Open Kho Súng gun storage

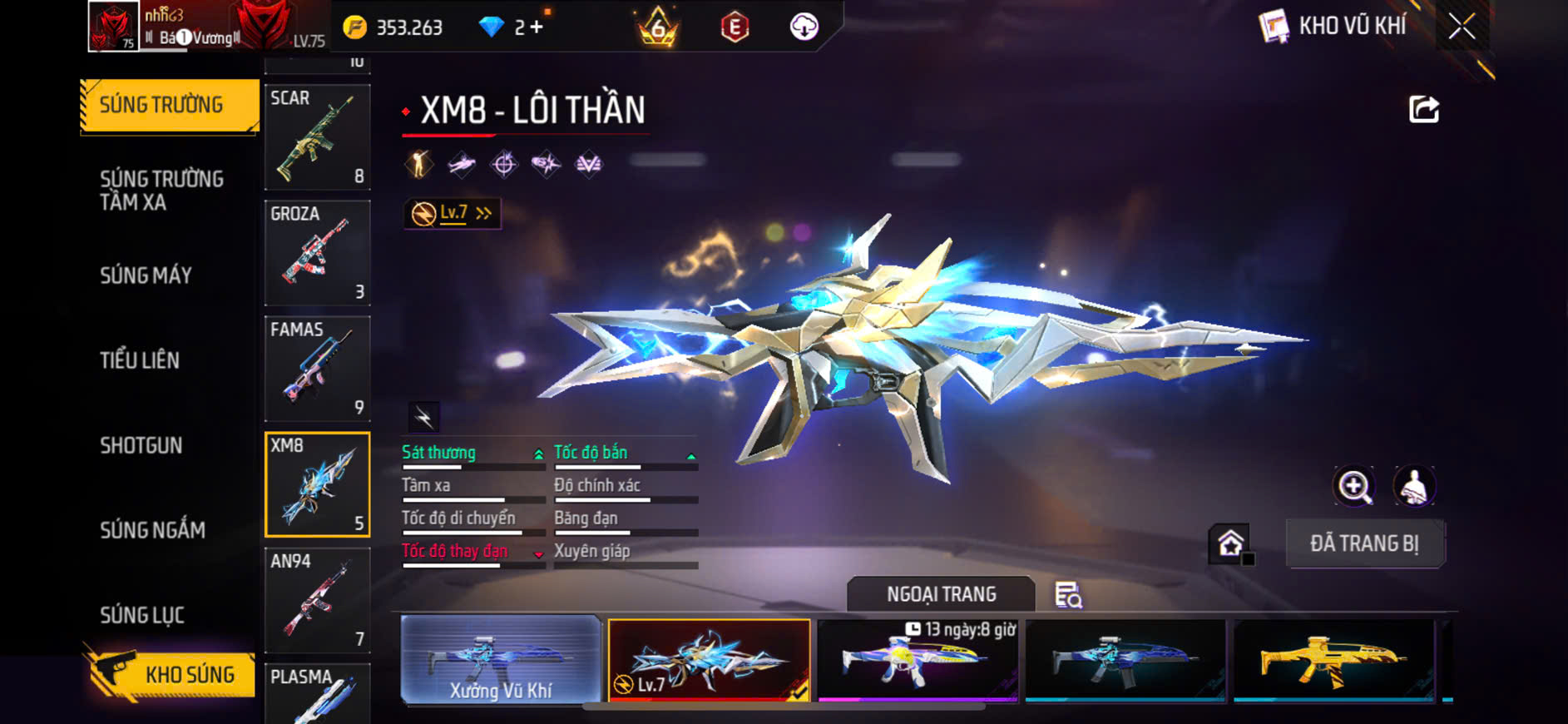point(171,674)
